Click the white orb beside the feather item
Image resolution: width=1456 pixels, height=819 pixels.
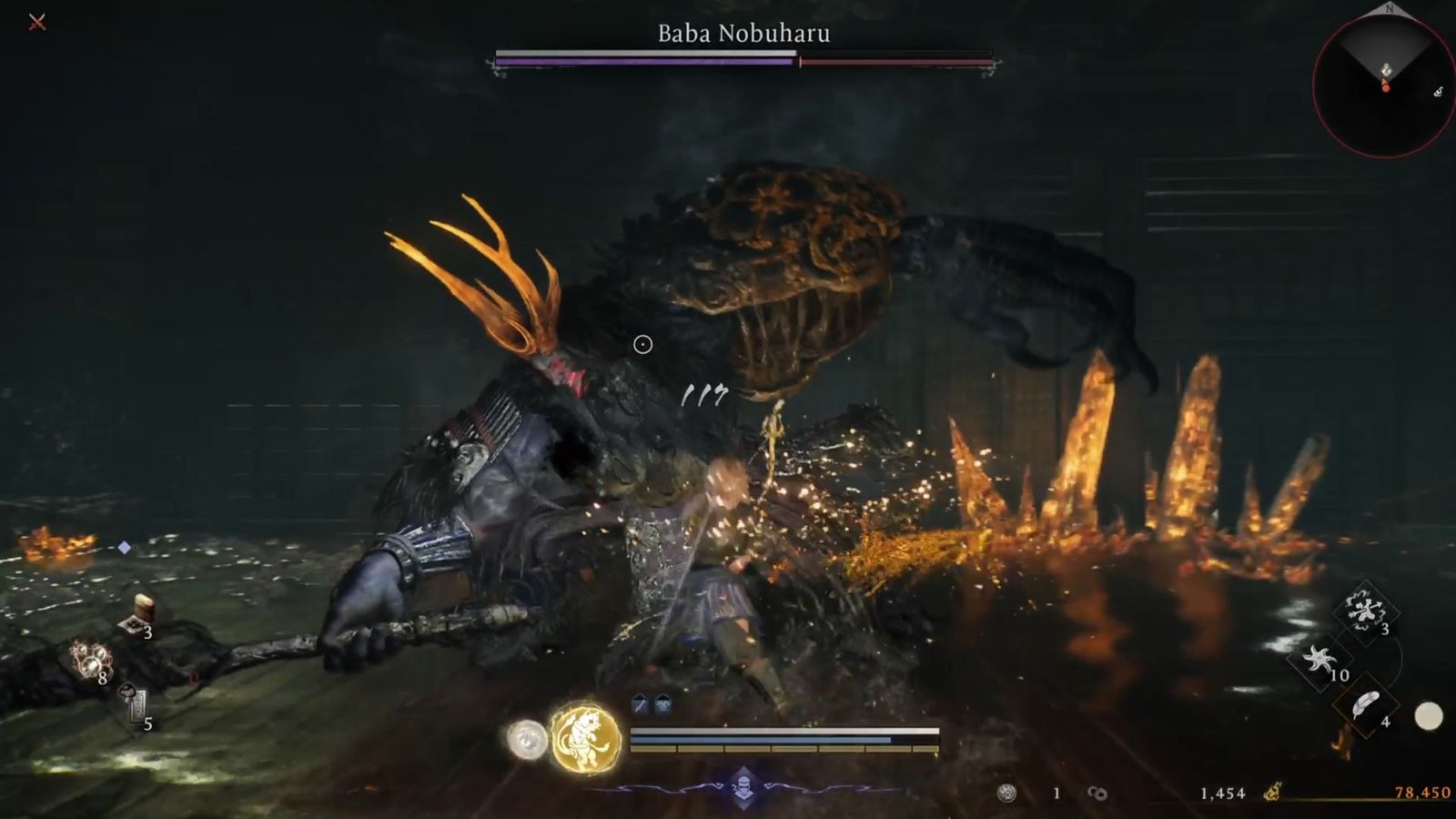[1429, 715]
